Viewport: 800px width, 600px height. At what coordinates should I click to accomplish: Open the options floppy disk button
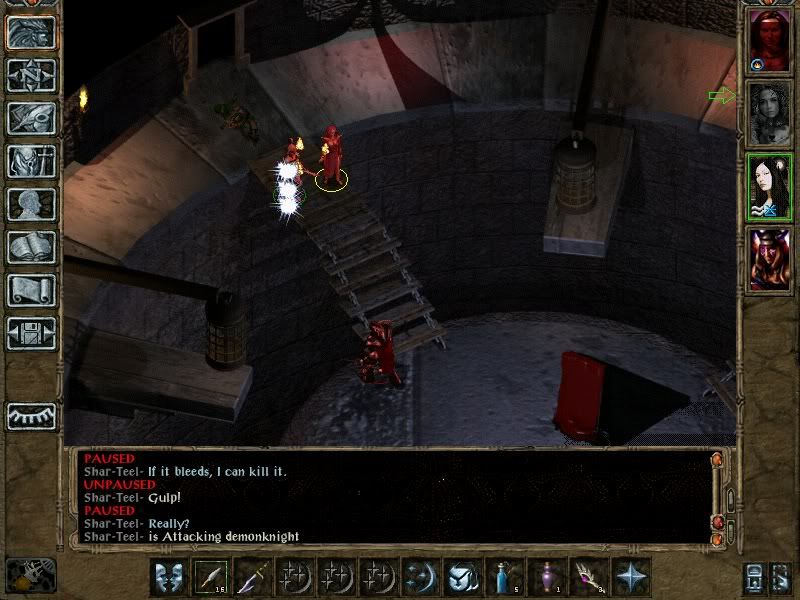tap(31, 333)
